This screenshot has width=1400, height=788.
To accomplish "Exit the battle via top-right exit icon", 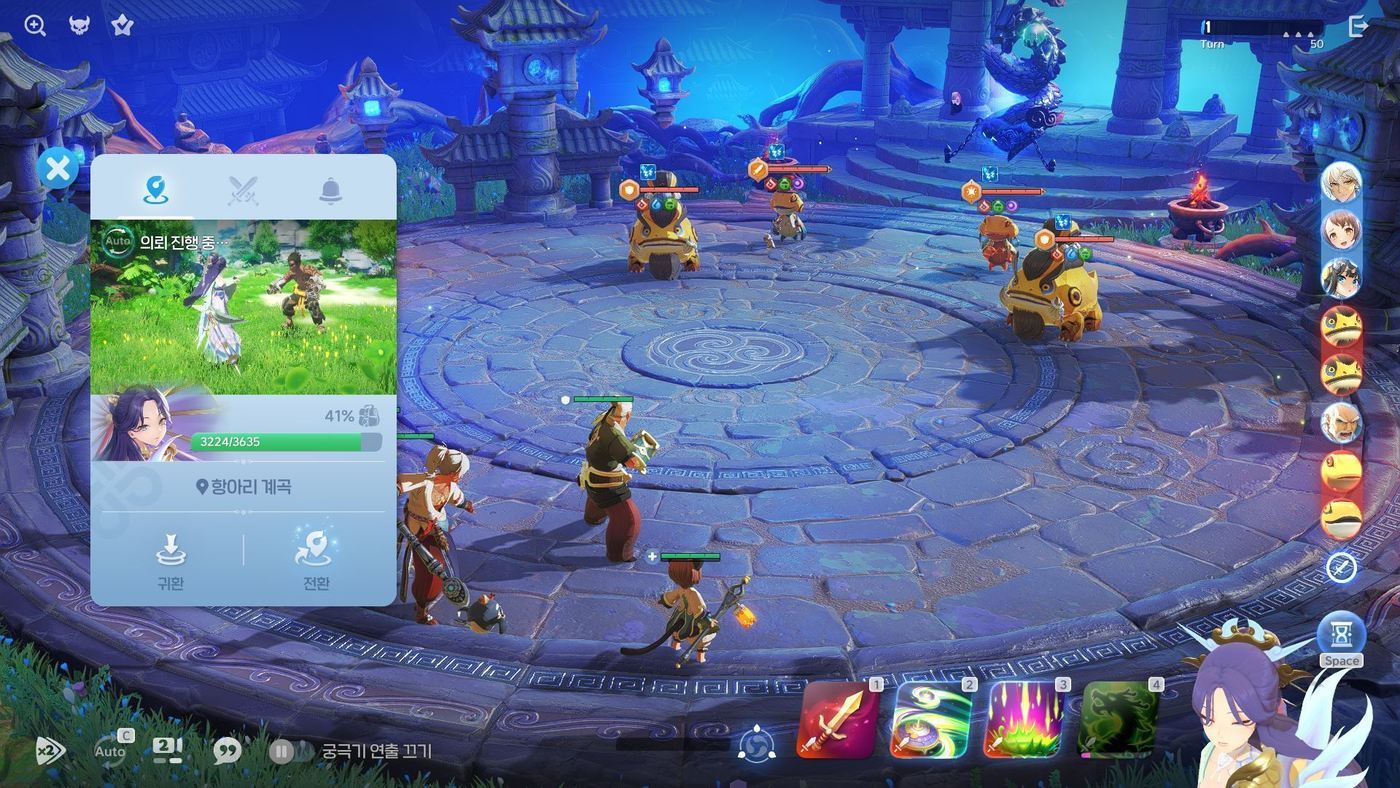I will click(1358, 26).
